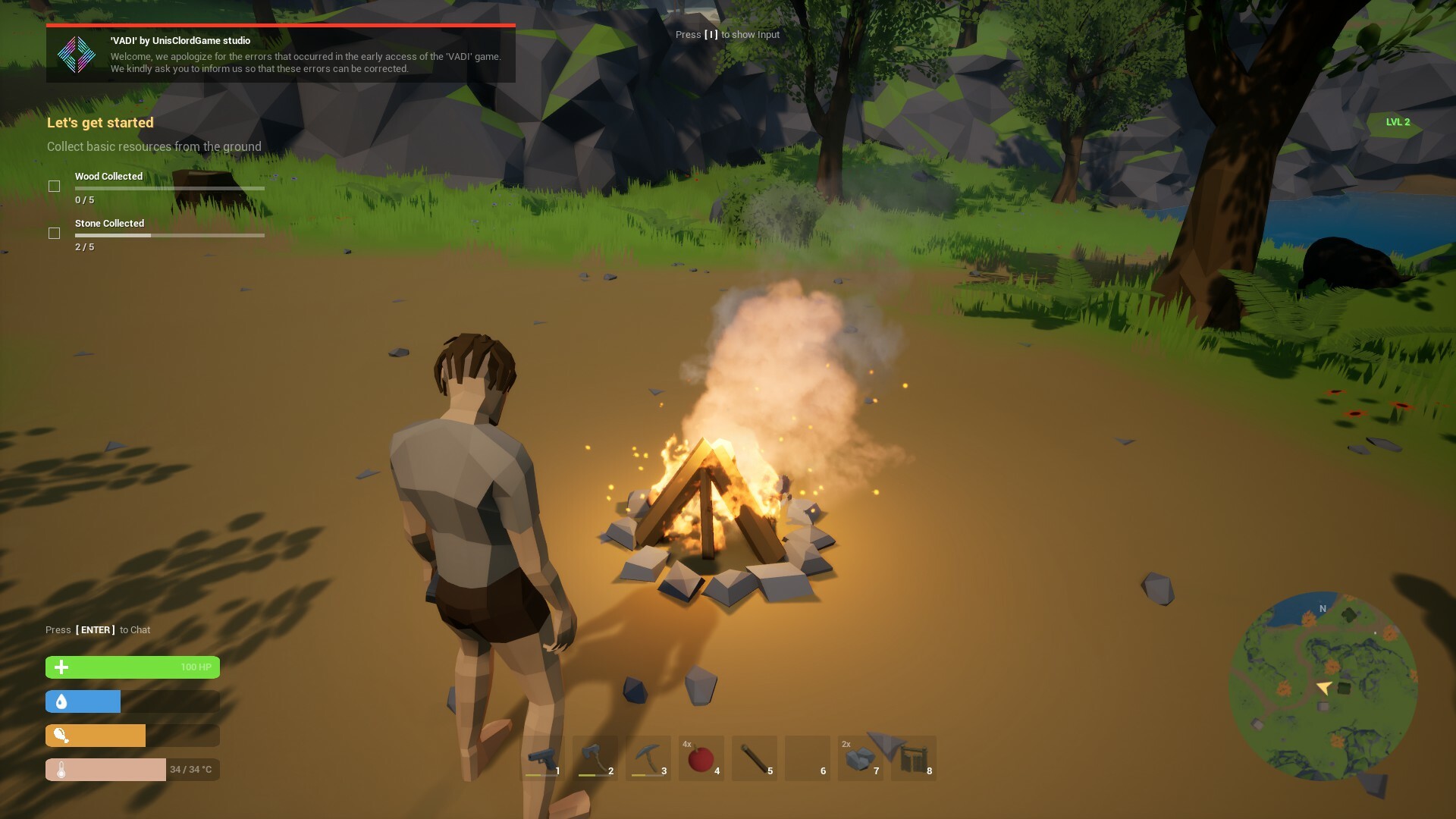Open the Let's get started quest header
Image resolution: width=1456 pixels, height=819 pixels.
(x=99, y=122)
